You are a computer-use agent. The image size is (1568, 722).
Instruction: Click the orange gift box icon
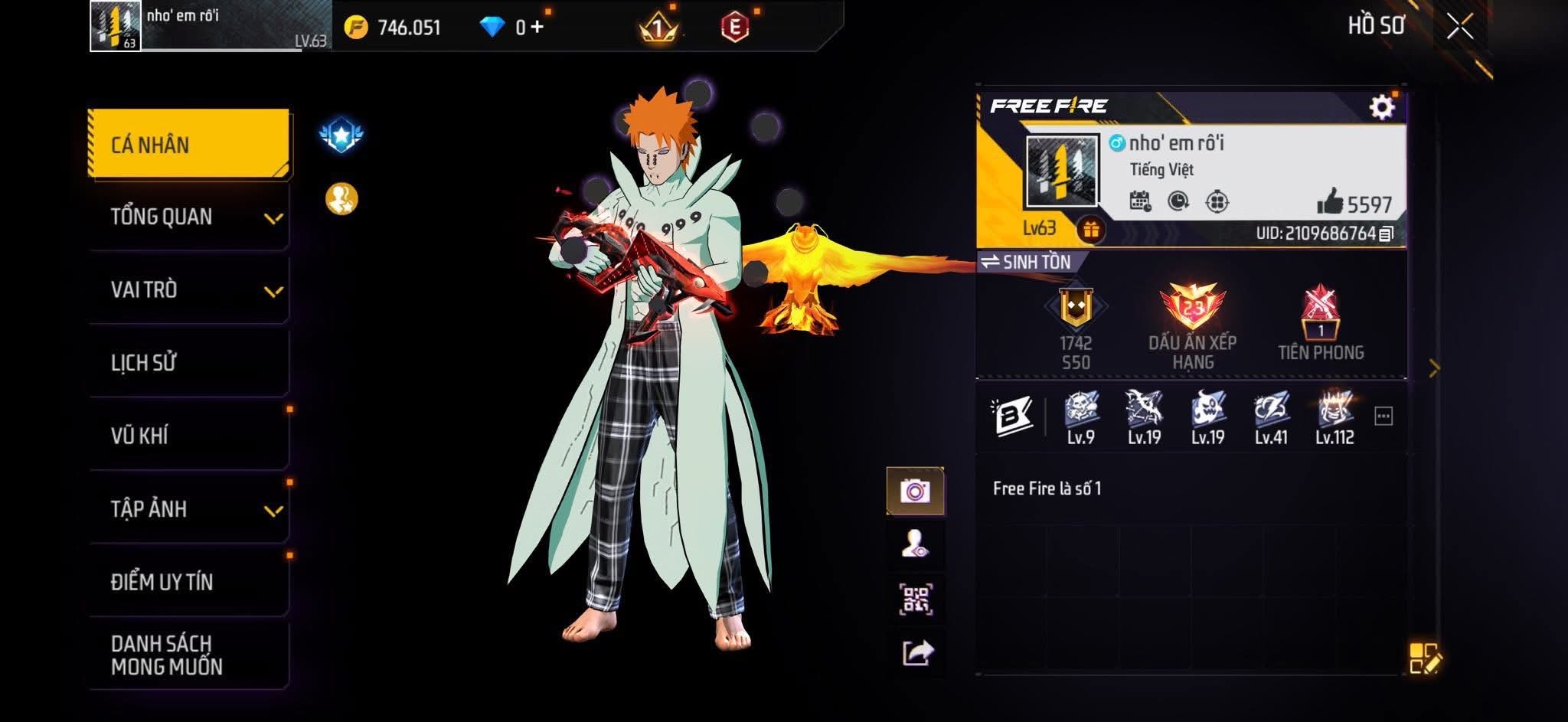[1091, 229]
